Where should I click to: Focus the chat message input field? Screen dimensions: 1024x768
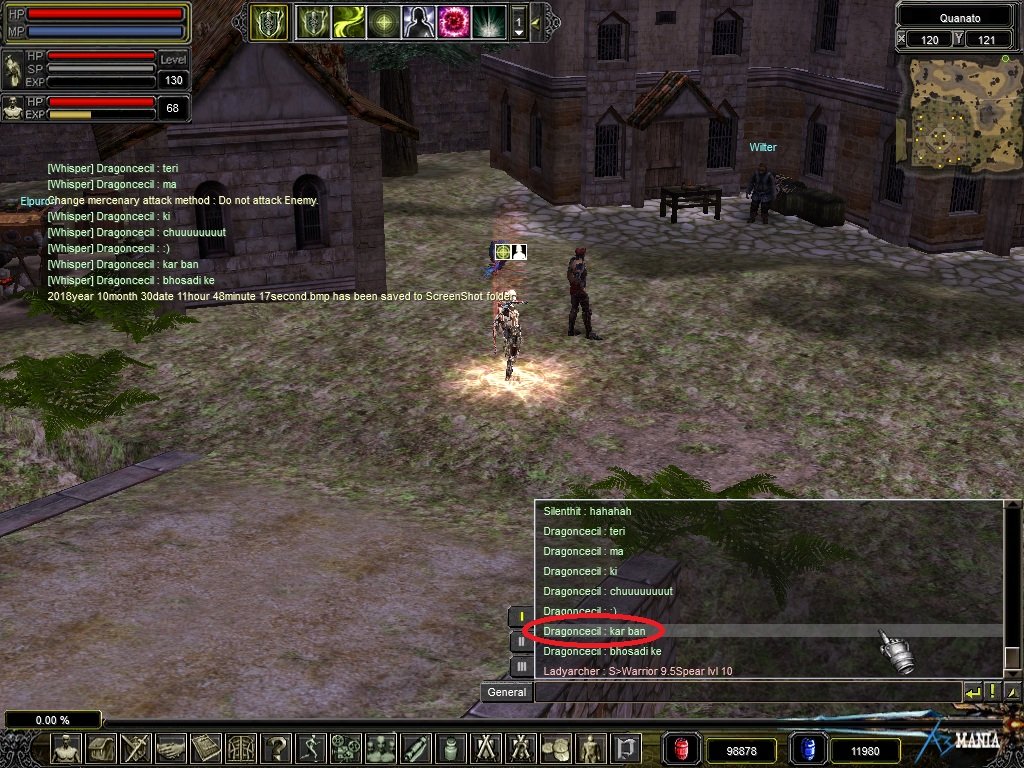click(745, 692)
